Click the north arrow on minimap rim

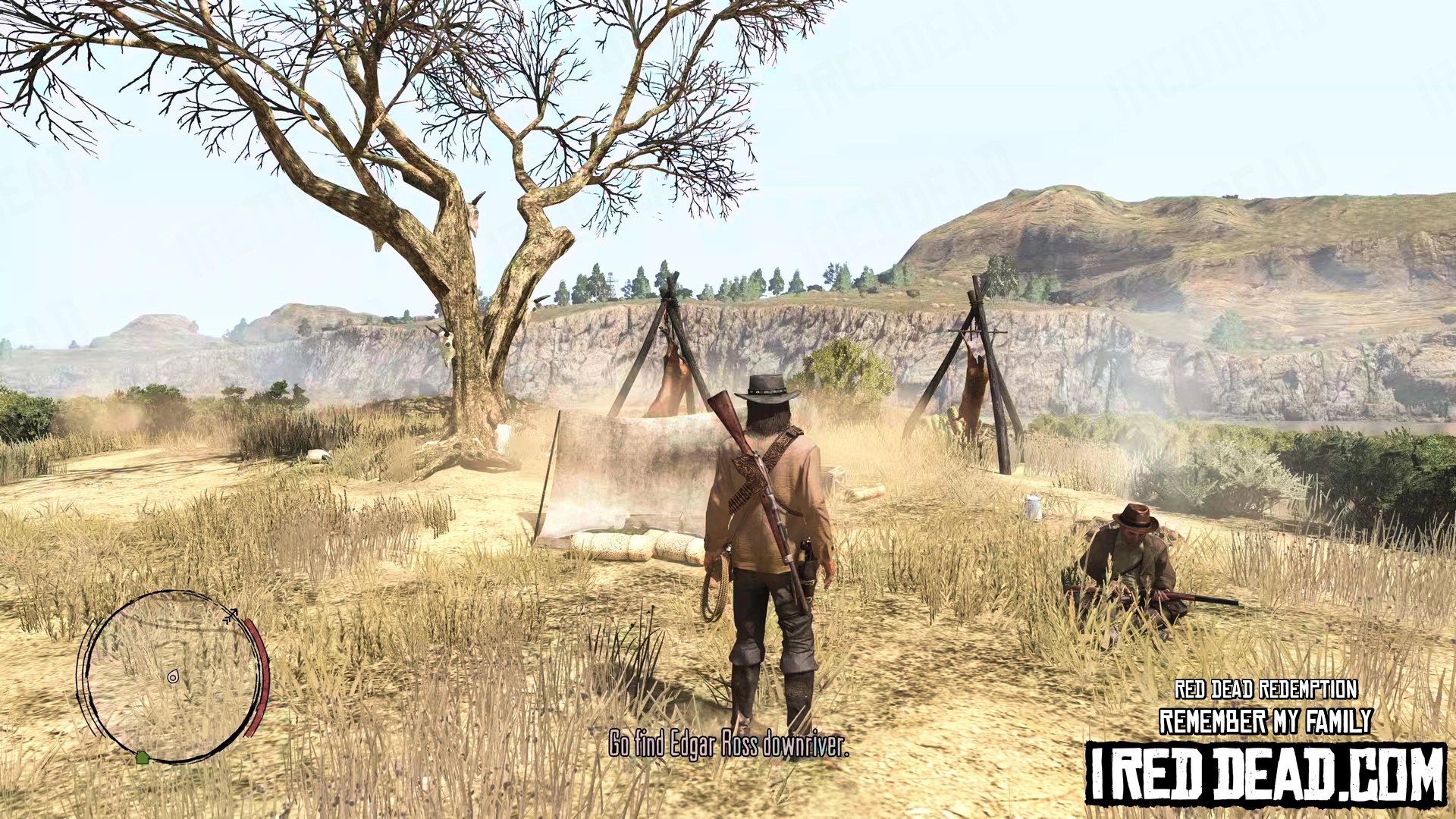[231, 615]
